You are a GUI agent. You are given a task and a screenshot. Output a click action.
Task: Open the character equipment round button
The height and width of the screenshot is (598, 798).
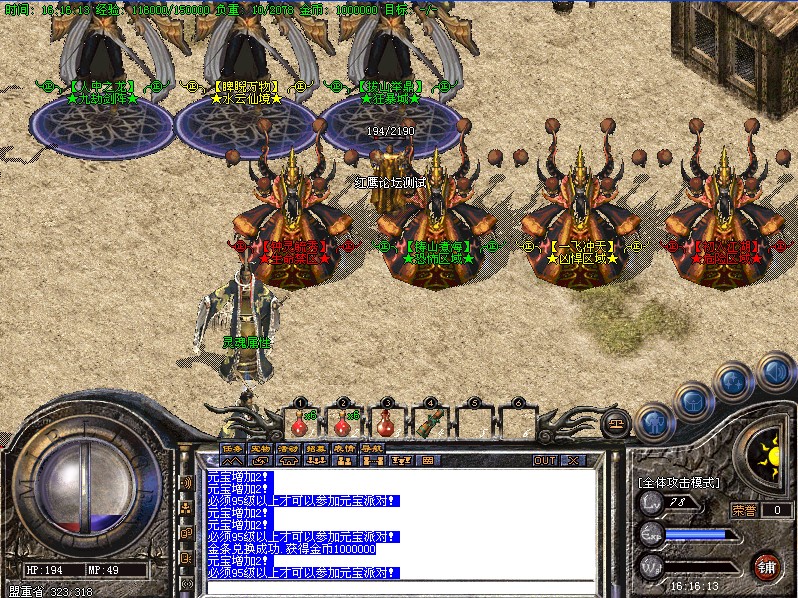tap(652, 422)
